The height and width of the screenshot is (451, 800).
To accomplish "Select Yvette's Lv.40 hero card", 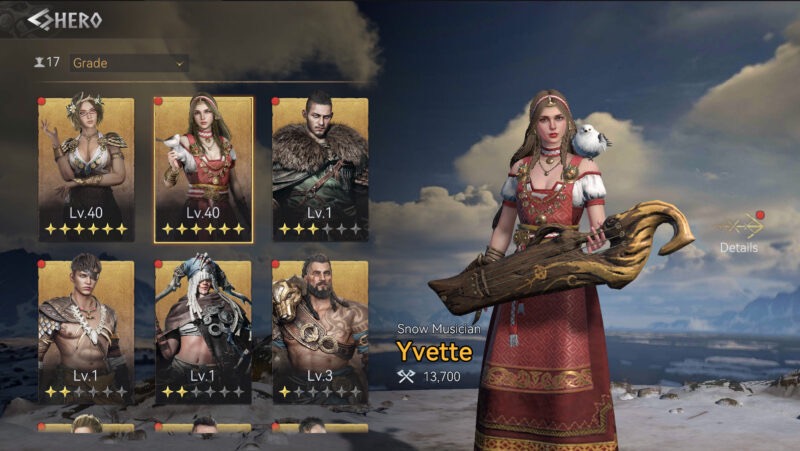I will pos(203,169).
